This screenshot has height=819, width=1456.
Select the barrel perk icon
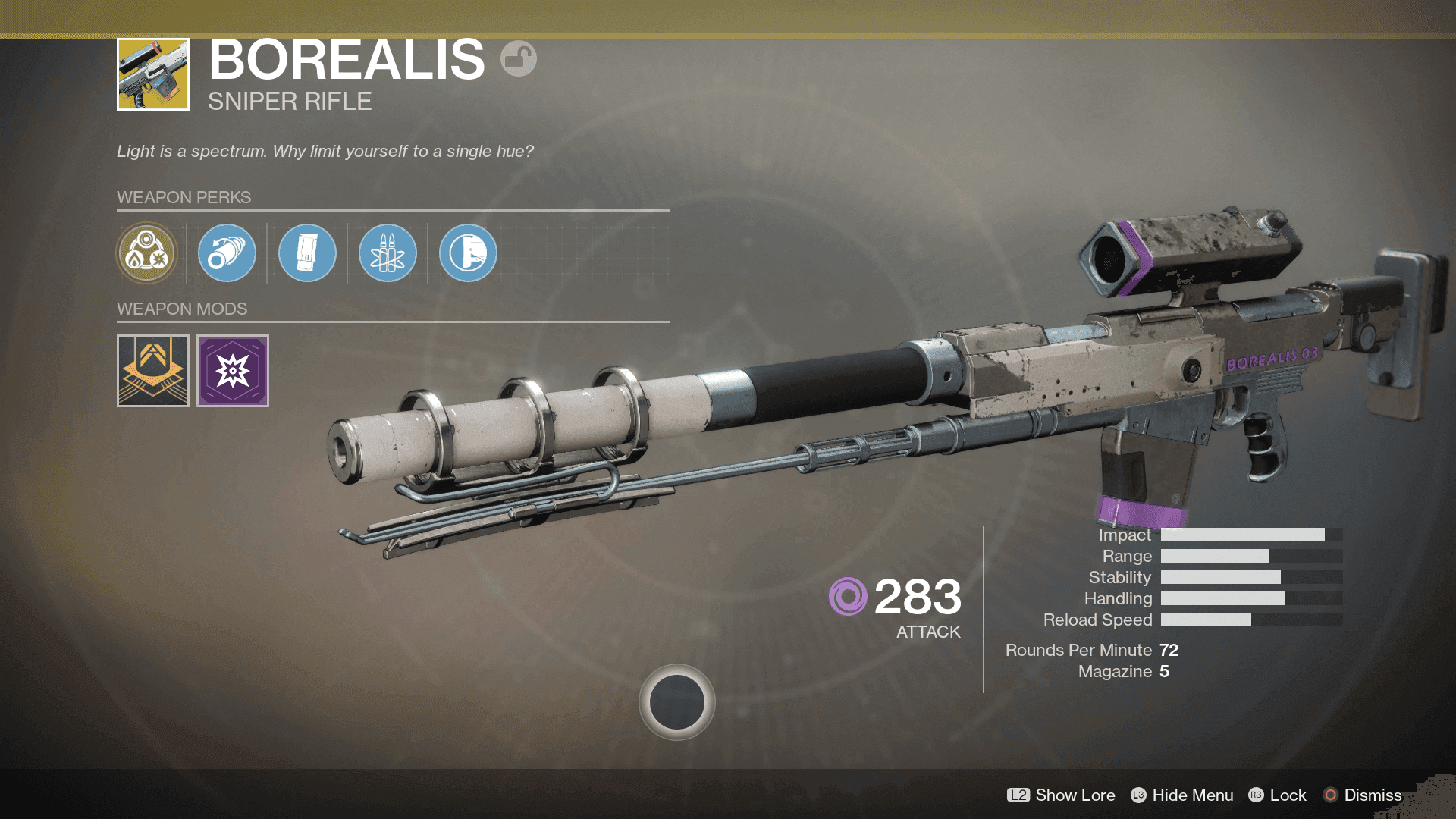pos(227,253)
